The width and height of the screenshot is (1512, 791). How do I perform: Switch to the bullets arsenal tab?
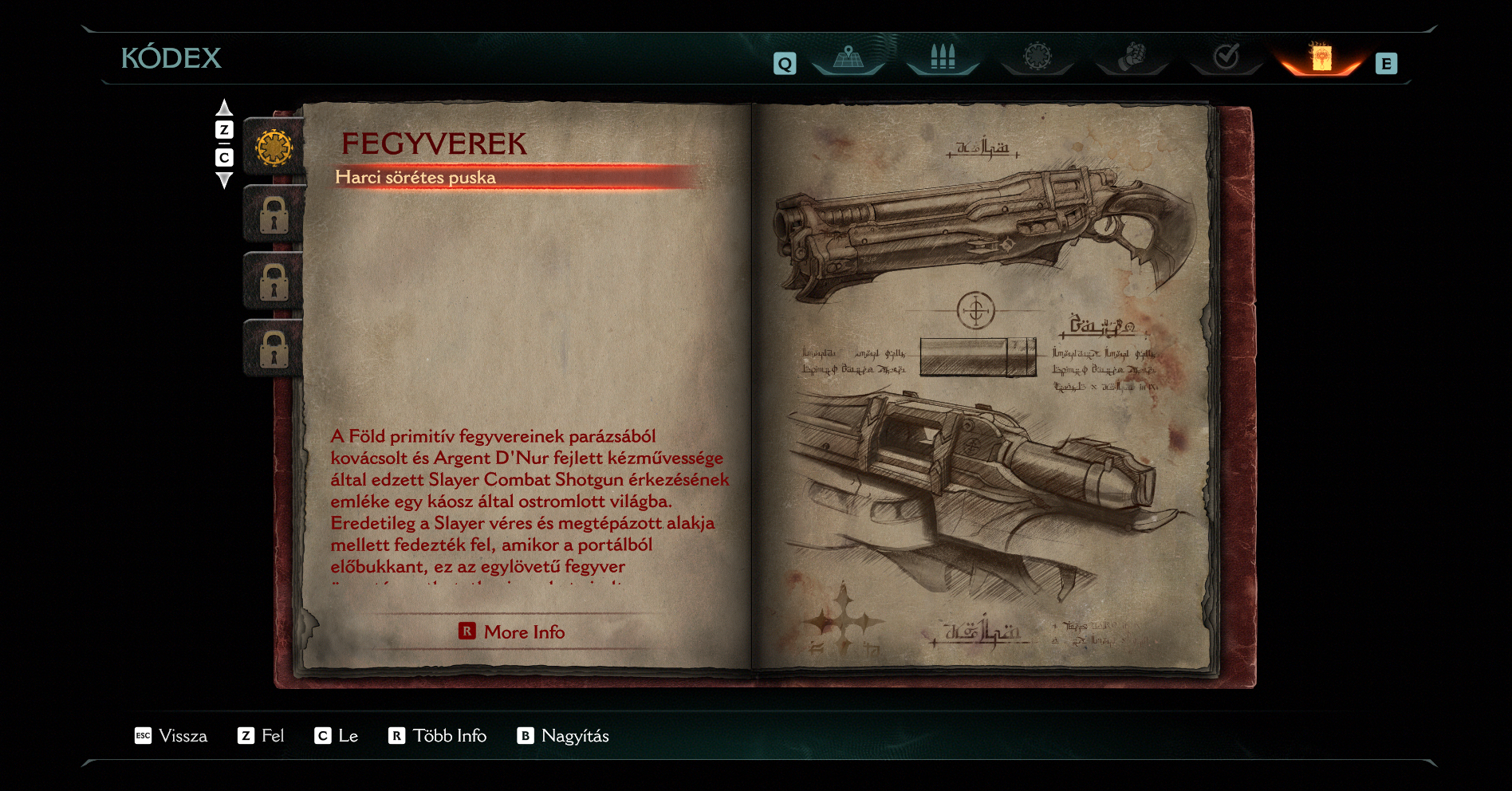click(x=943, y=58)
